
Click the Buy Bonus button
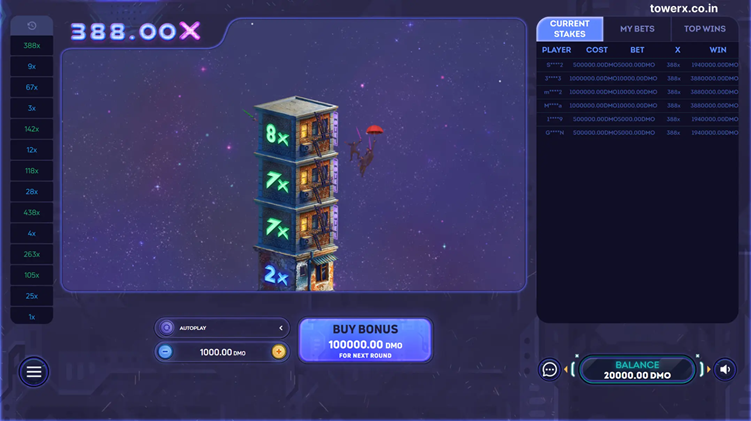click(365, 340)
